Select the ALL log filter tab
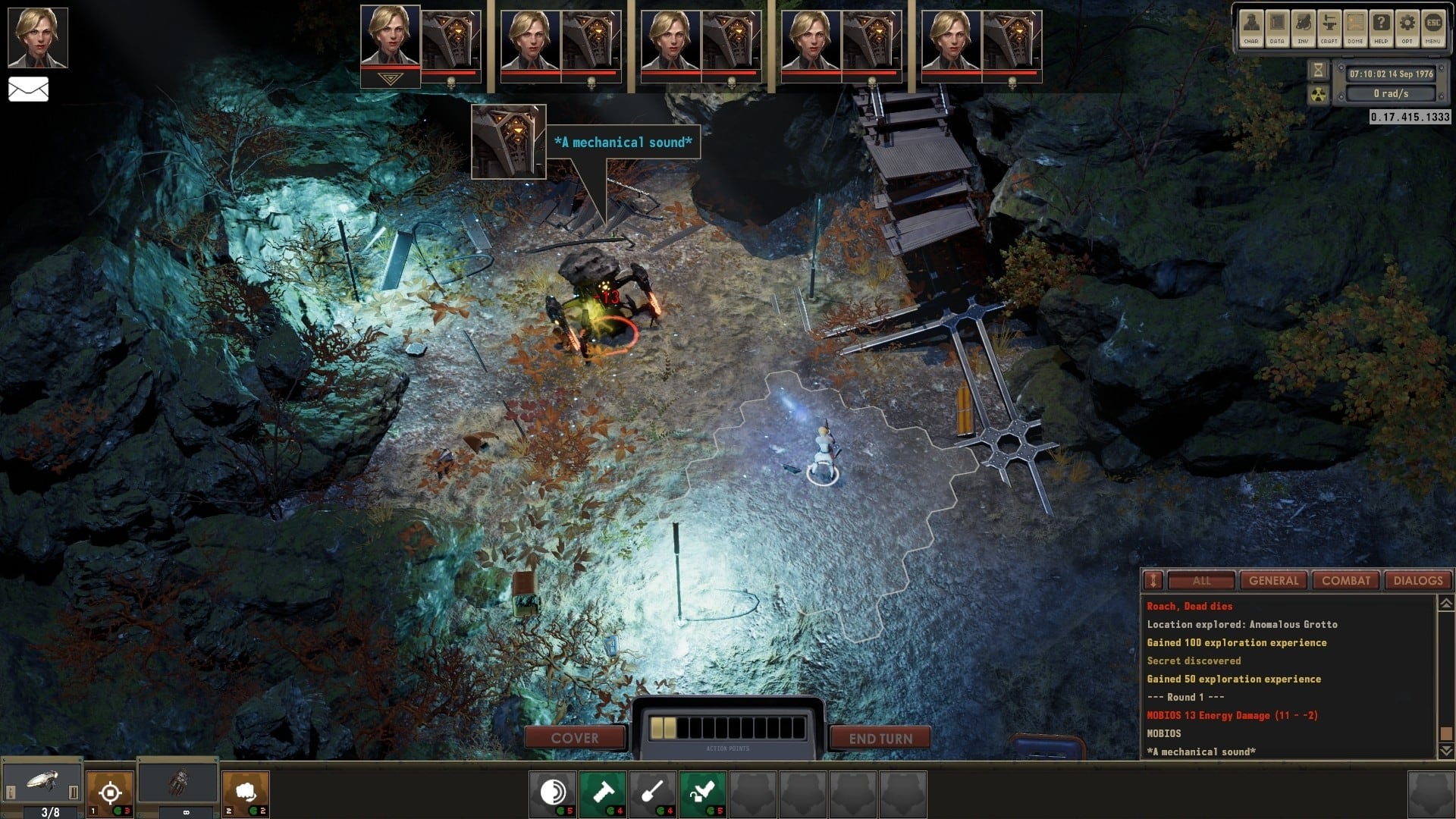Viewport: 1456px width, 819px height. [x=1201, y=581]
